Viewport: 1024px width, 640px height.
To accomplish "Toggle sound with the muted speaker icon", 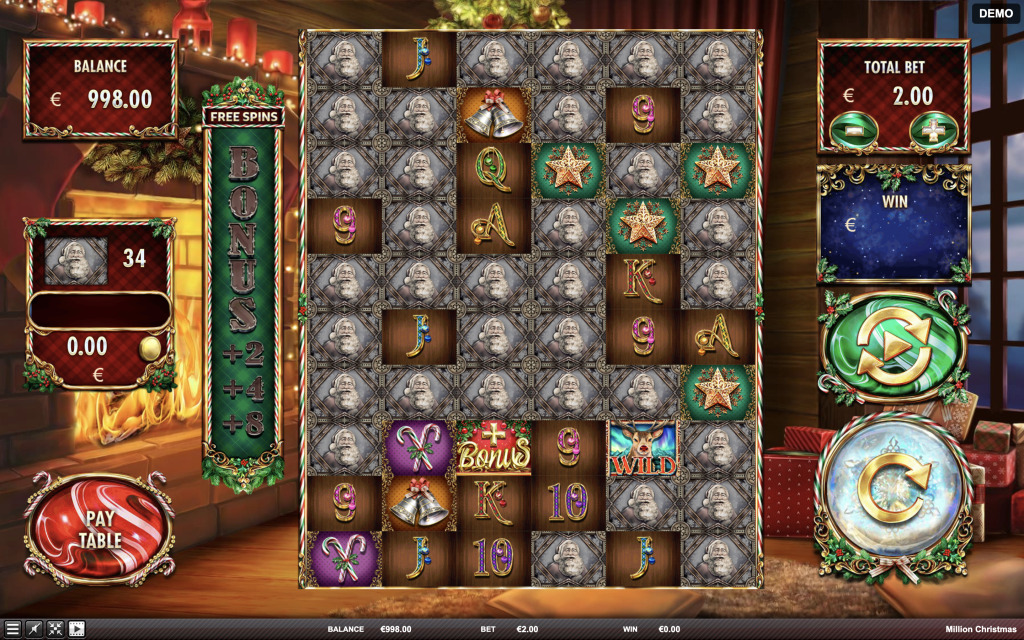I will (34, 629).
